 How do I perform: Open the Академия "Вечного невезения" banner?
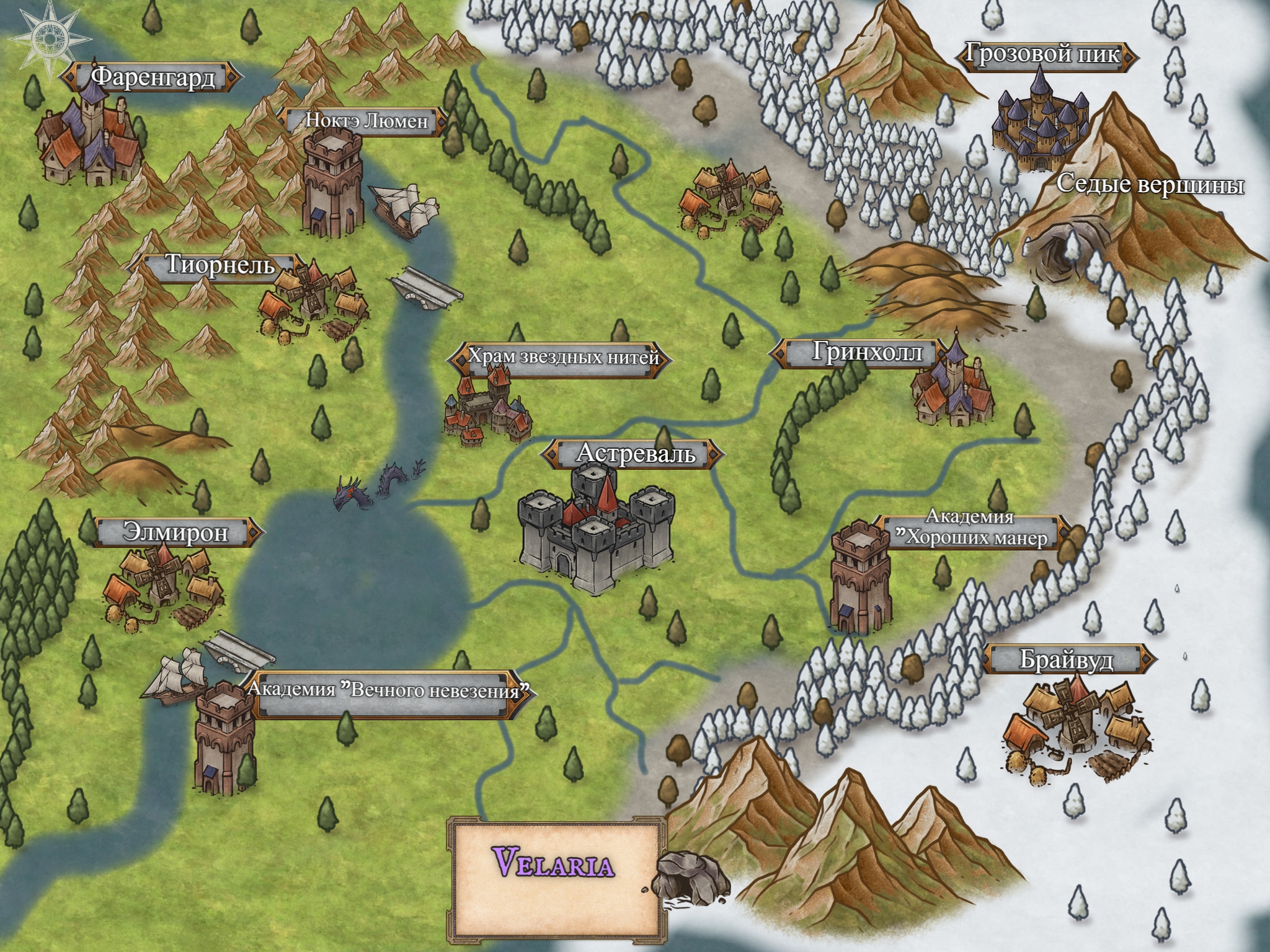[x=391, y=690]
